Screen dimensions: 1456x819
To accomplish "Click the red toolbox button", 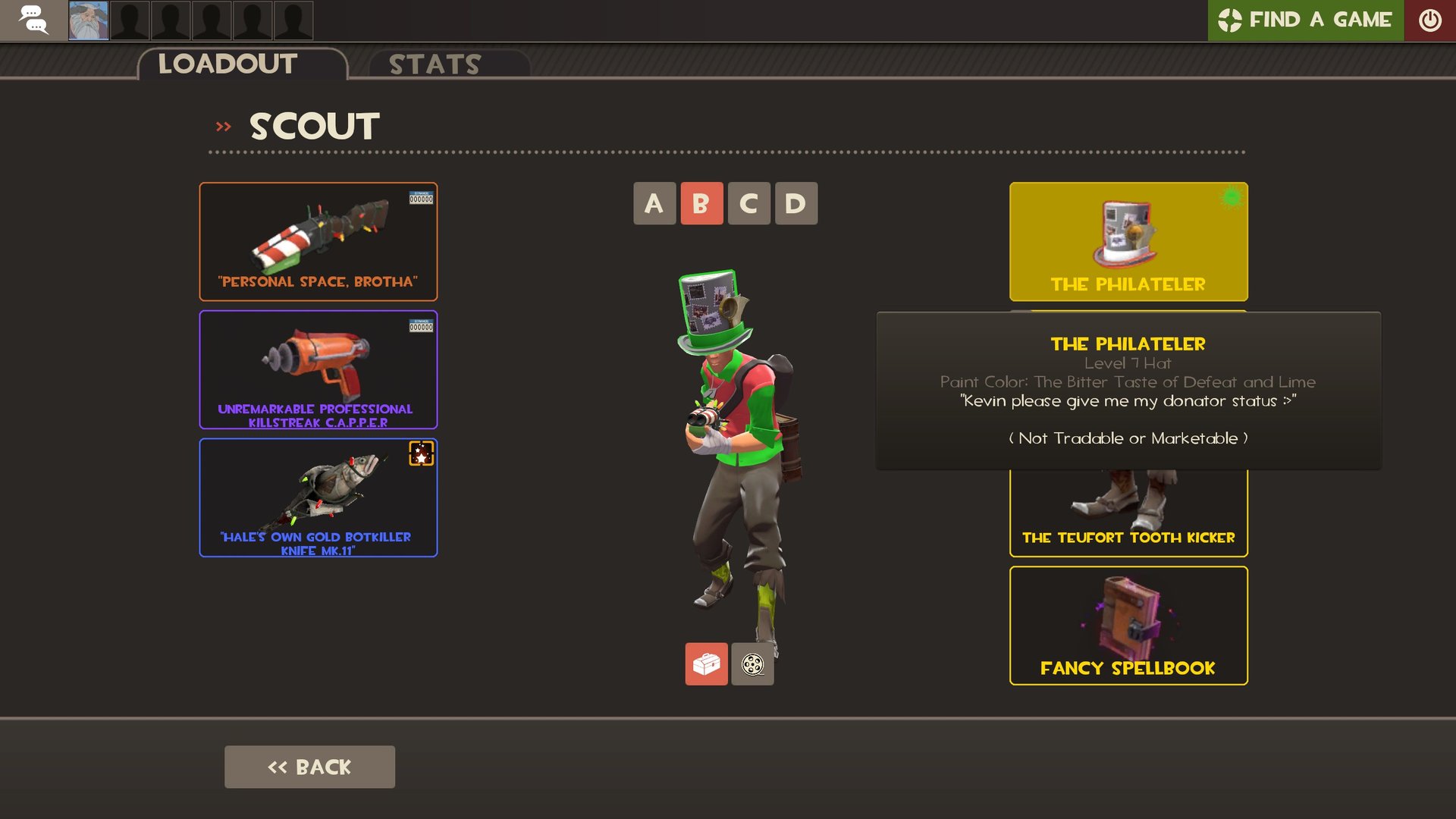I will (x=706, y=664).
